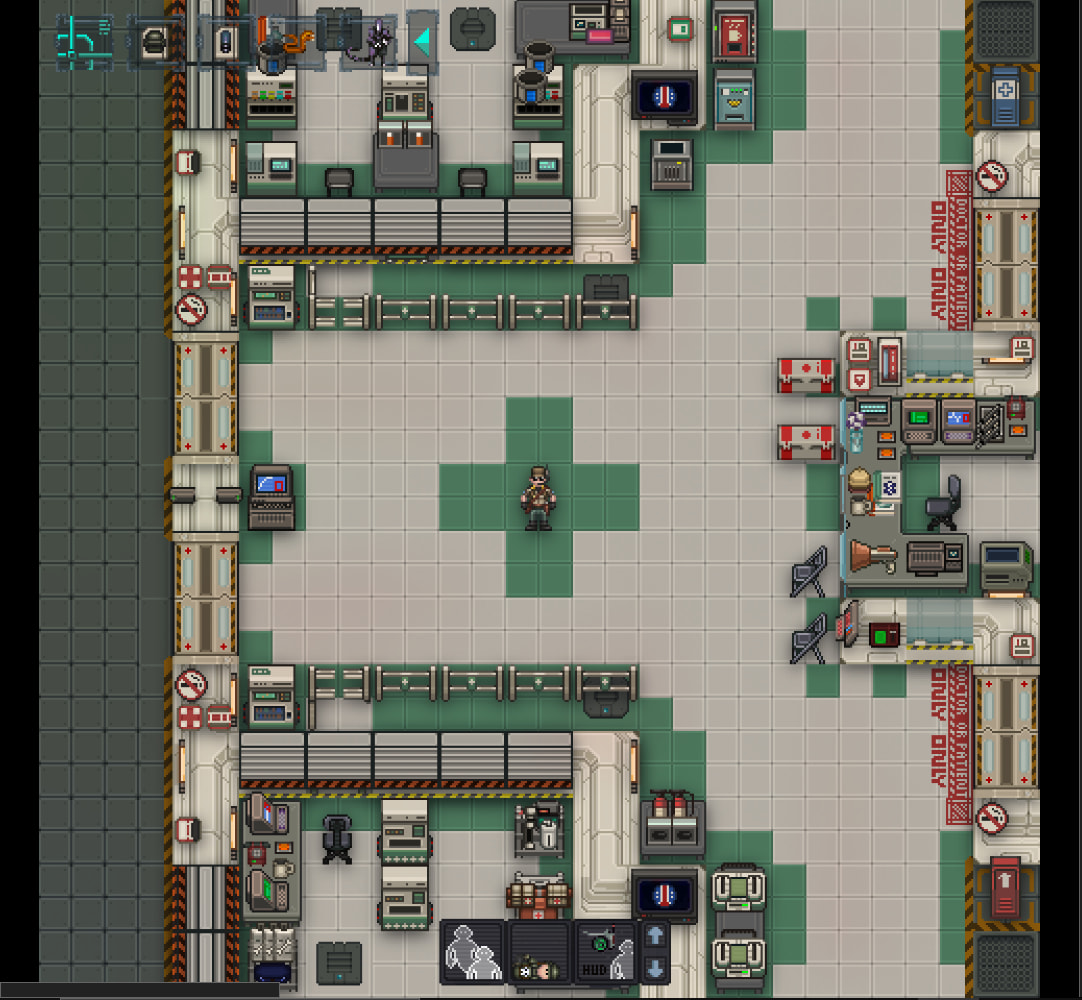Toggle the HUD display button

pos(604,952)
